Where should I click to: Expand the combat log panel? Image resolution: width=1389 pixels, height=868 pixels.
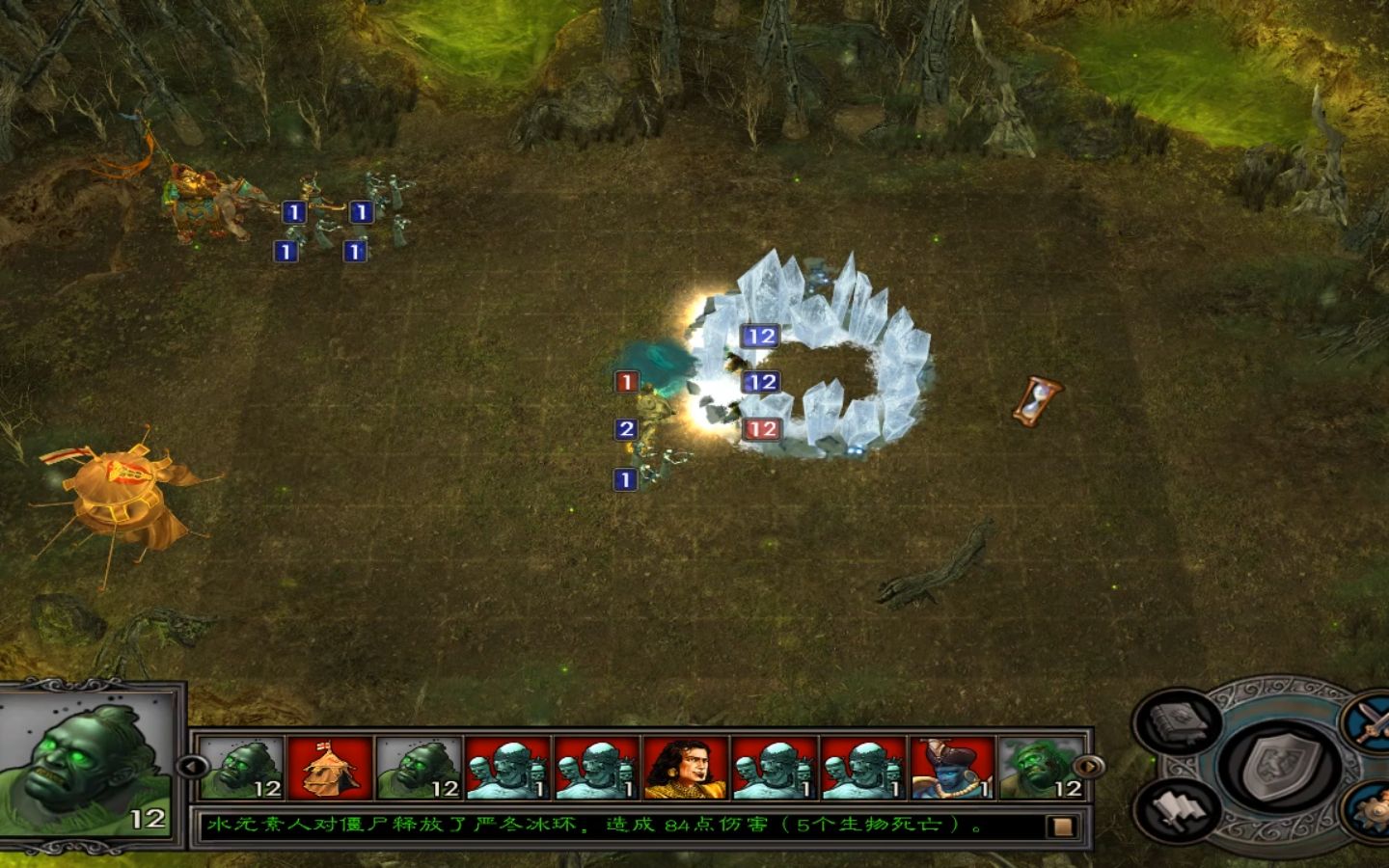pos(1062,827)
